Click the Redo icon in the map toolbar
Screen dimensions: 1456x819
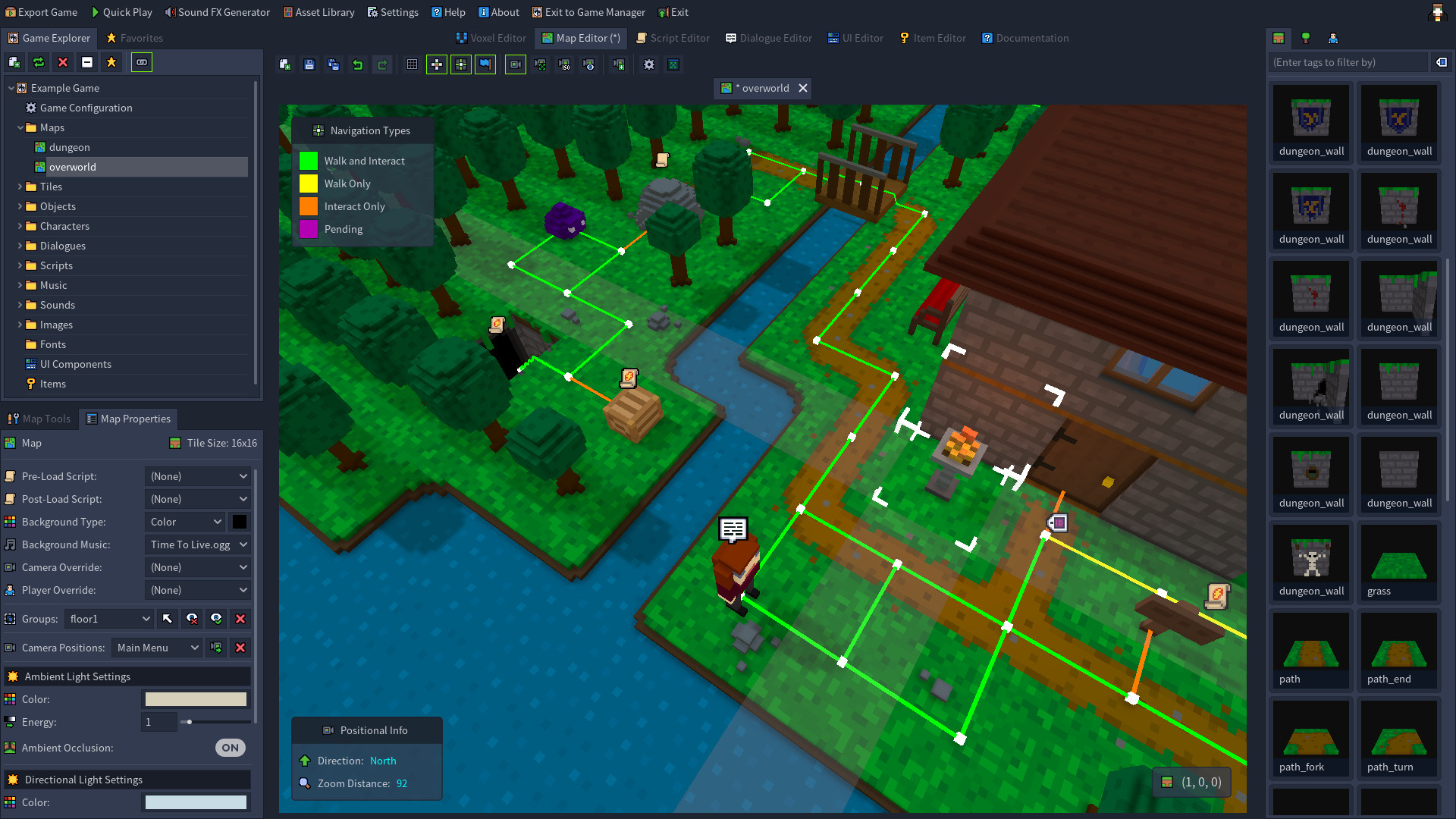click(382, 64)
